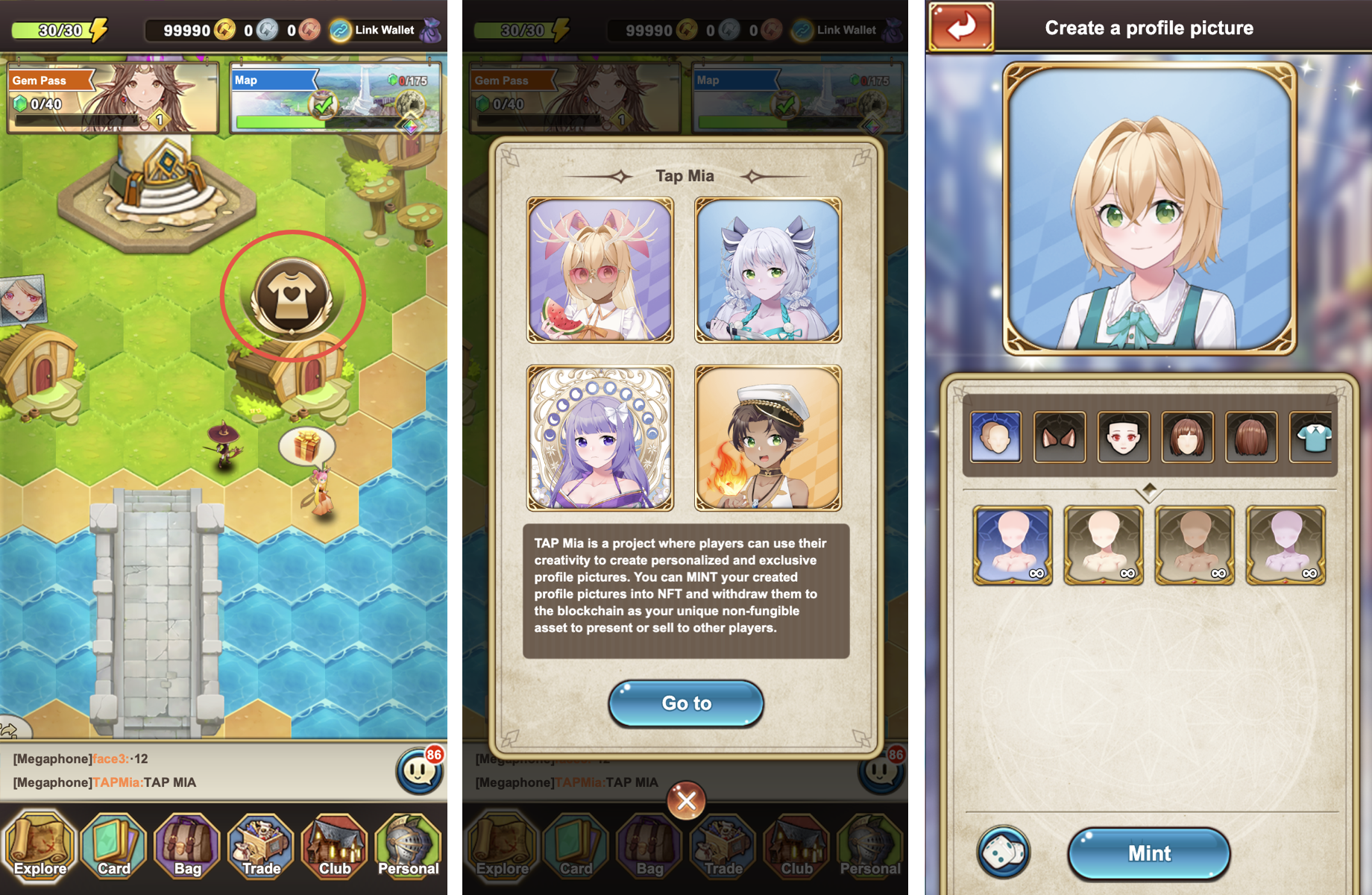This screenshot has height=895, width=1372.
Task: Select the sailor-hat boy with flame portrait
Action: [768, 438]
